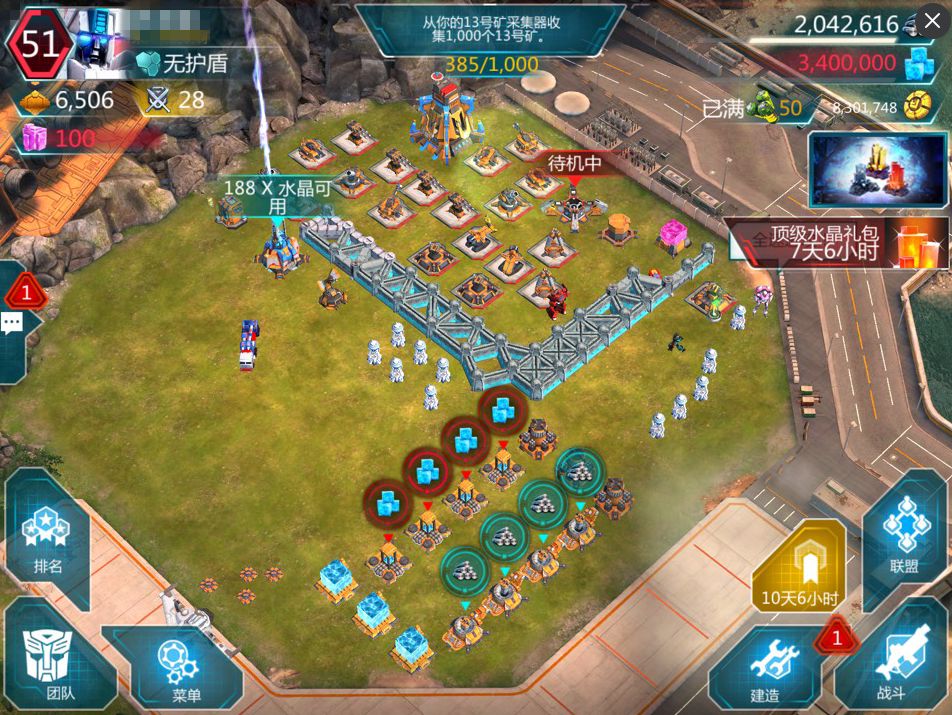This screenshot has height=715, width=952.
Task: Tap the pink gift box counter
Action: [x=36, y=138]
